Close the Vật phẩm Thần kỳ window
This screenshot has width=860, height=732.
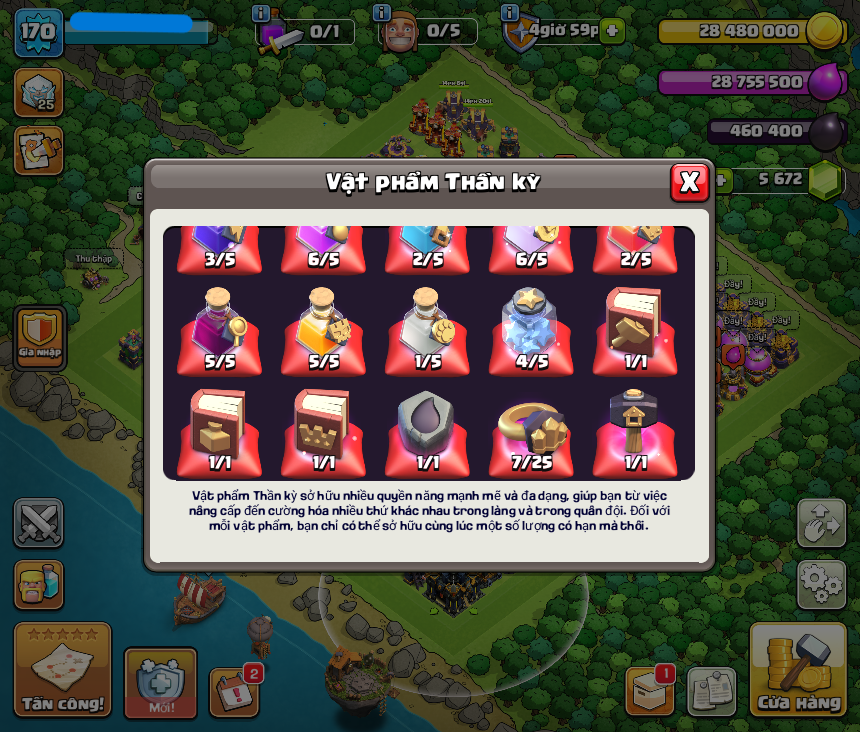click(689, 182)
